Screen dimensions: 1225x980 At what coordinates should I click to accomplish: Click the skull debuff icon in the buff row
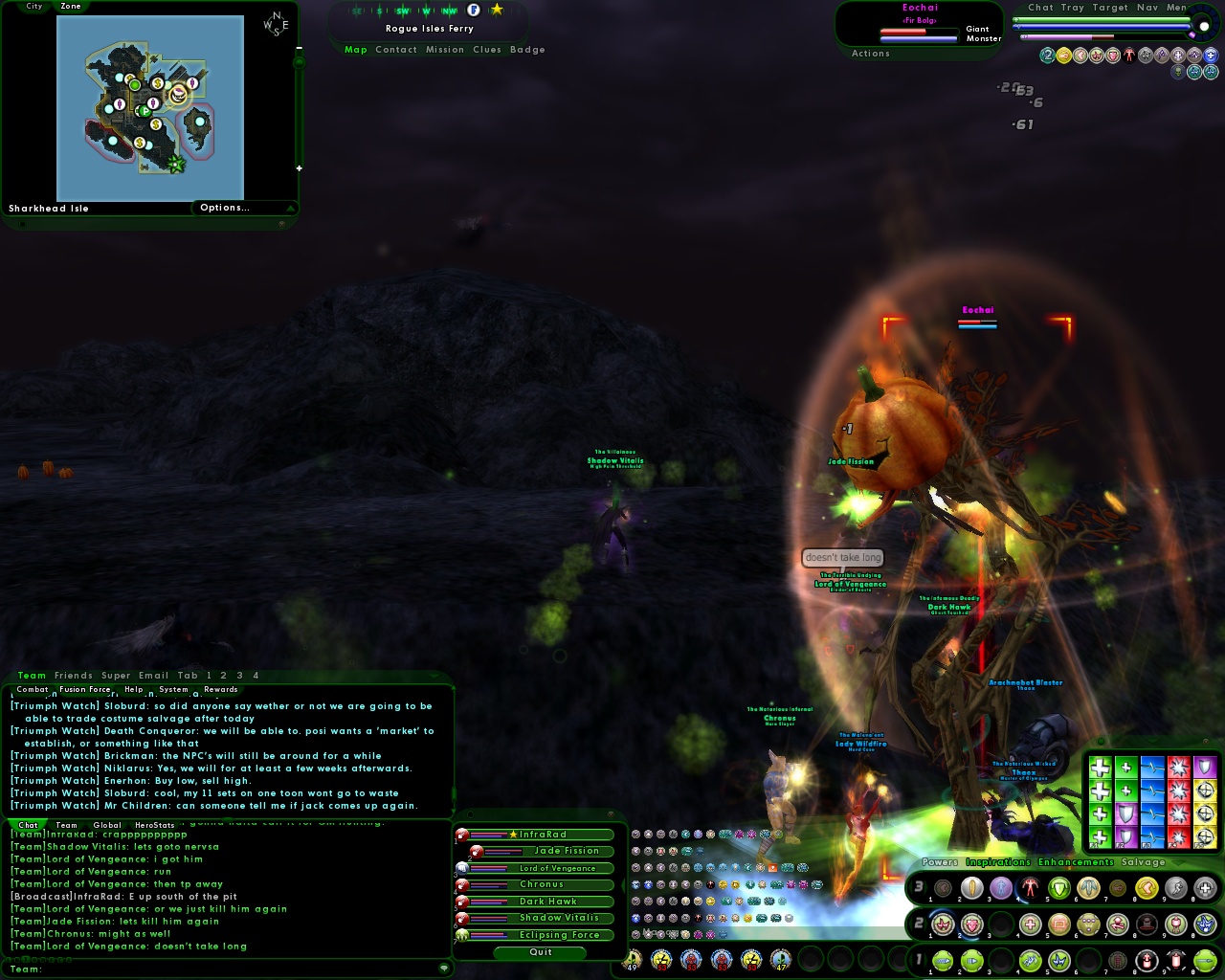tap(1178, 71)
